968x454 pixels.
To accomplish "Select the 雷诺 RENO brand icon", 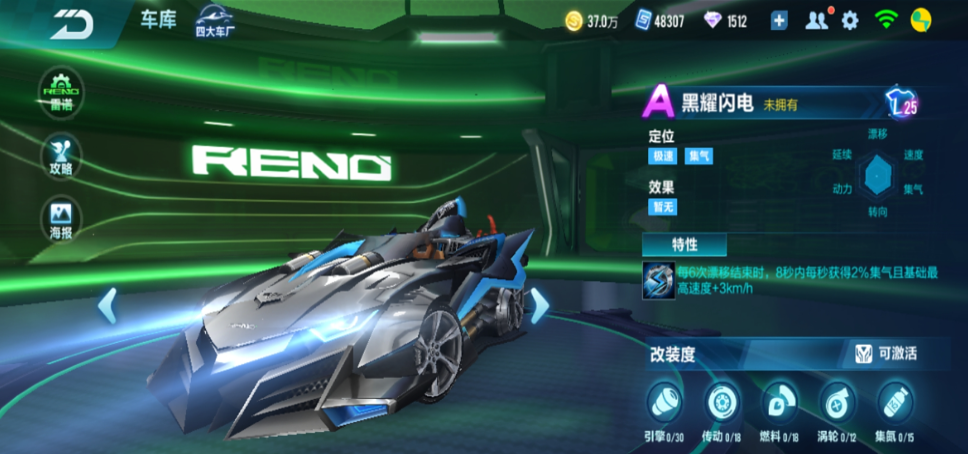I will (61, 92).
